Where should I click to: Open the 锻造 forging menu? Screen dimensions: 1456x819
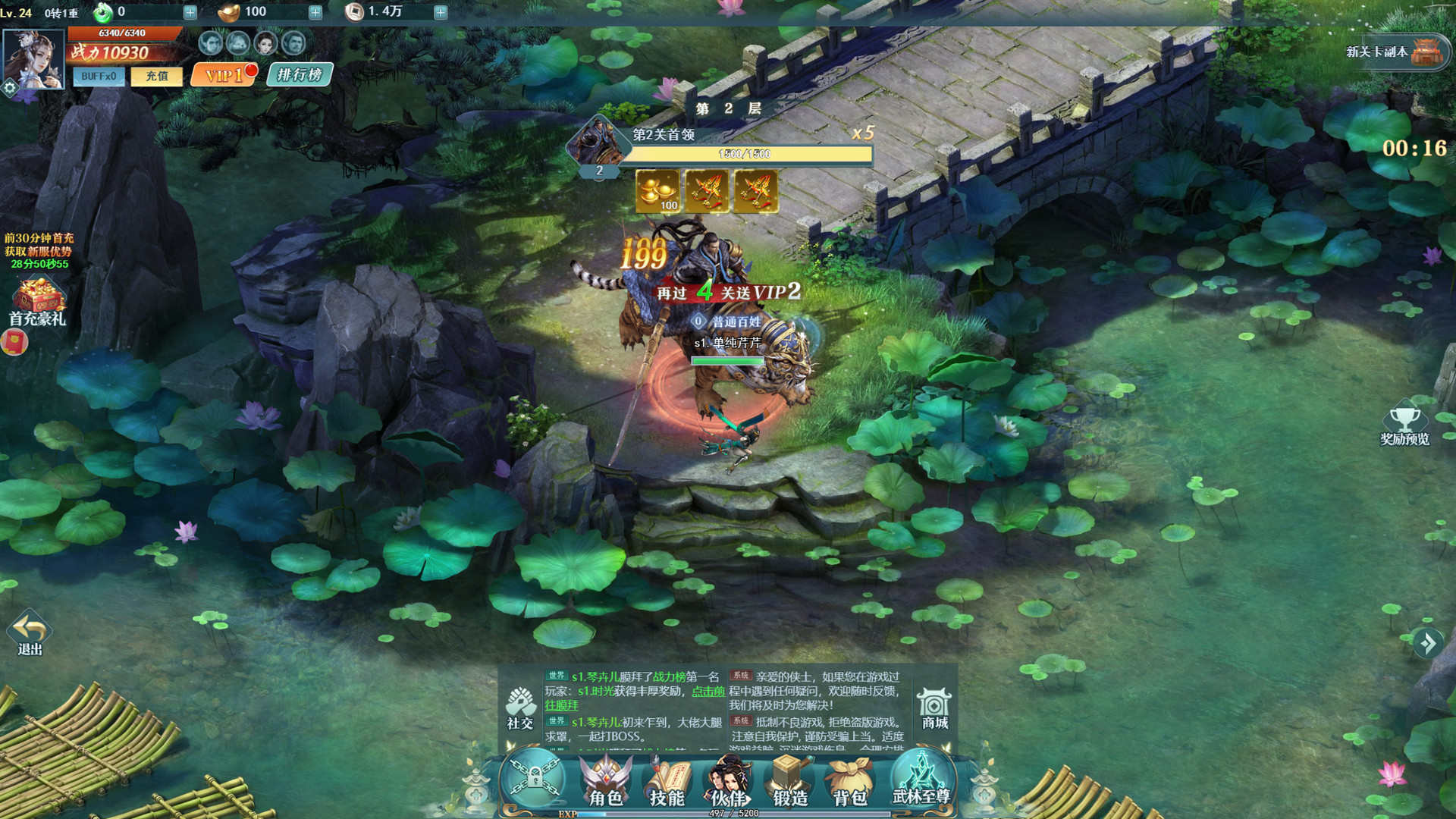coord(789,783)
